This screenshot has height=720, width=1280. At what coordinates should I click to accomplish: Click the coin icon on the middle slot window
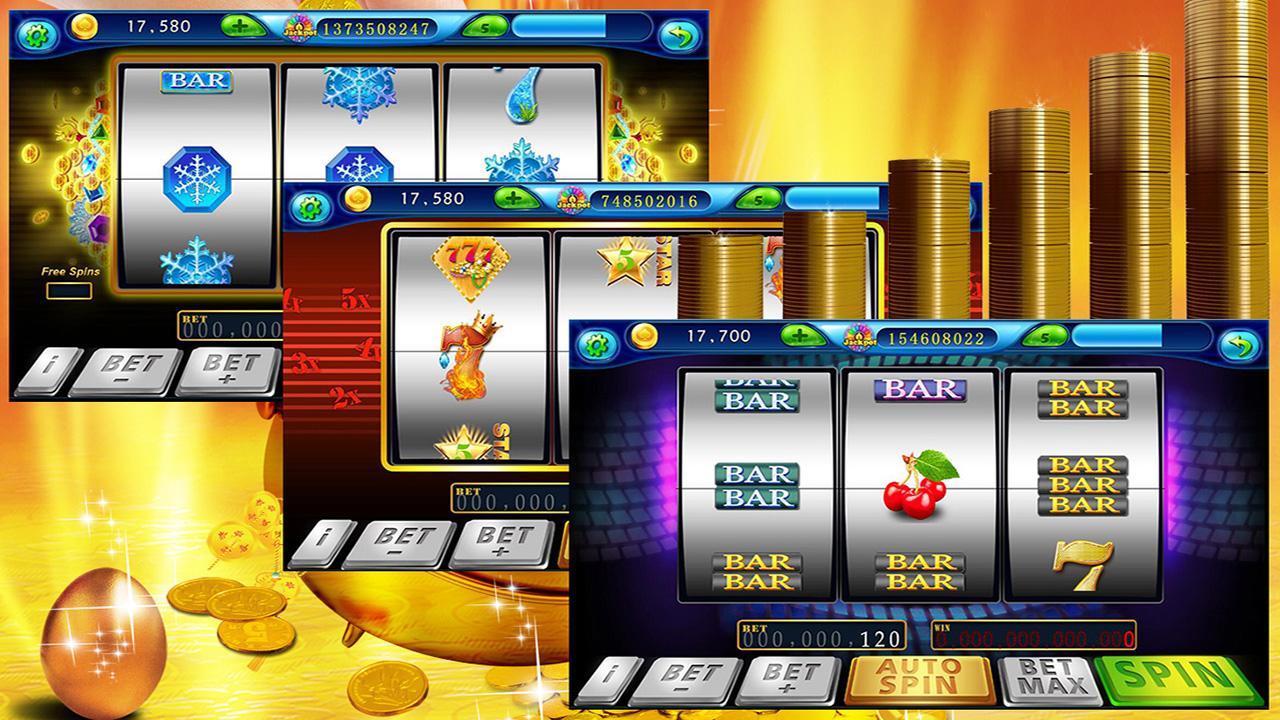[360, 197]
